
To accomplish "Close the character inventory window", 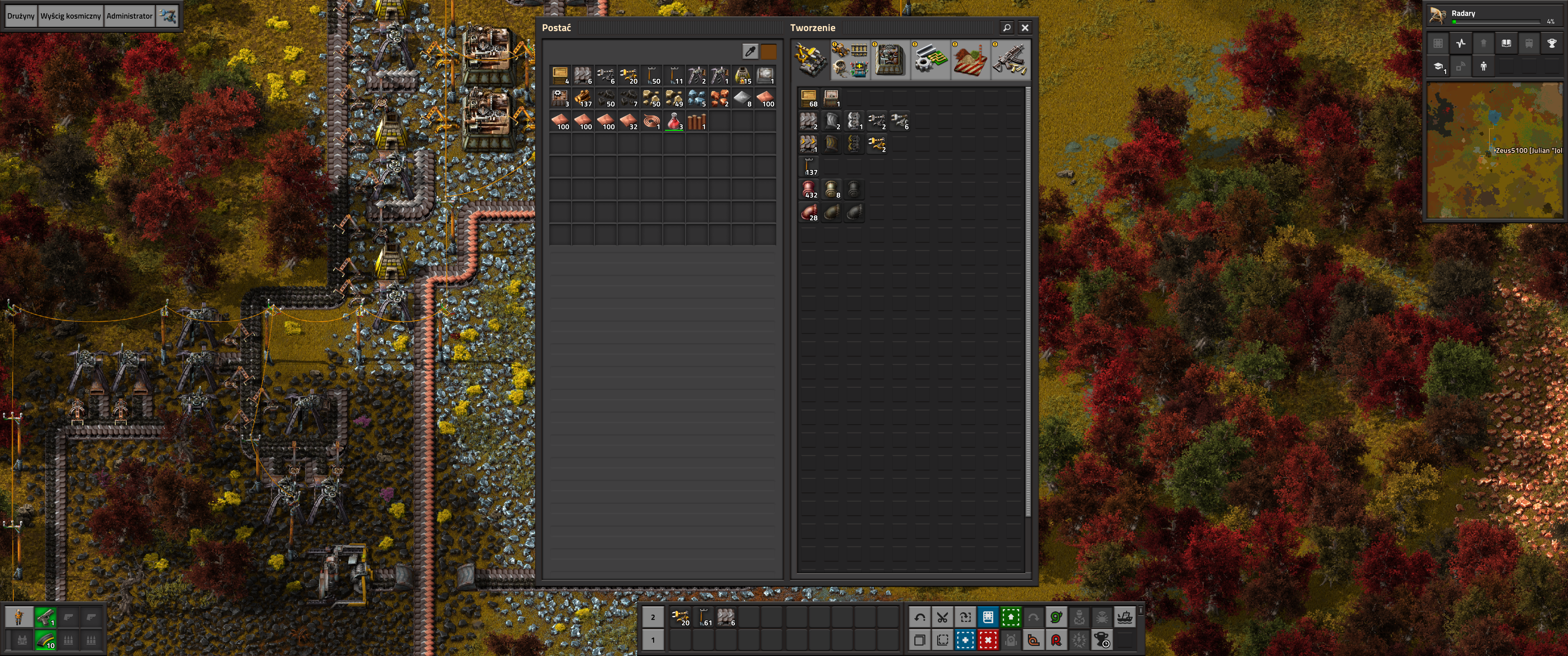I will 1025,27.
